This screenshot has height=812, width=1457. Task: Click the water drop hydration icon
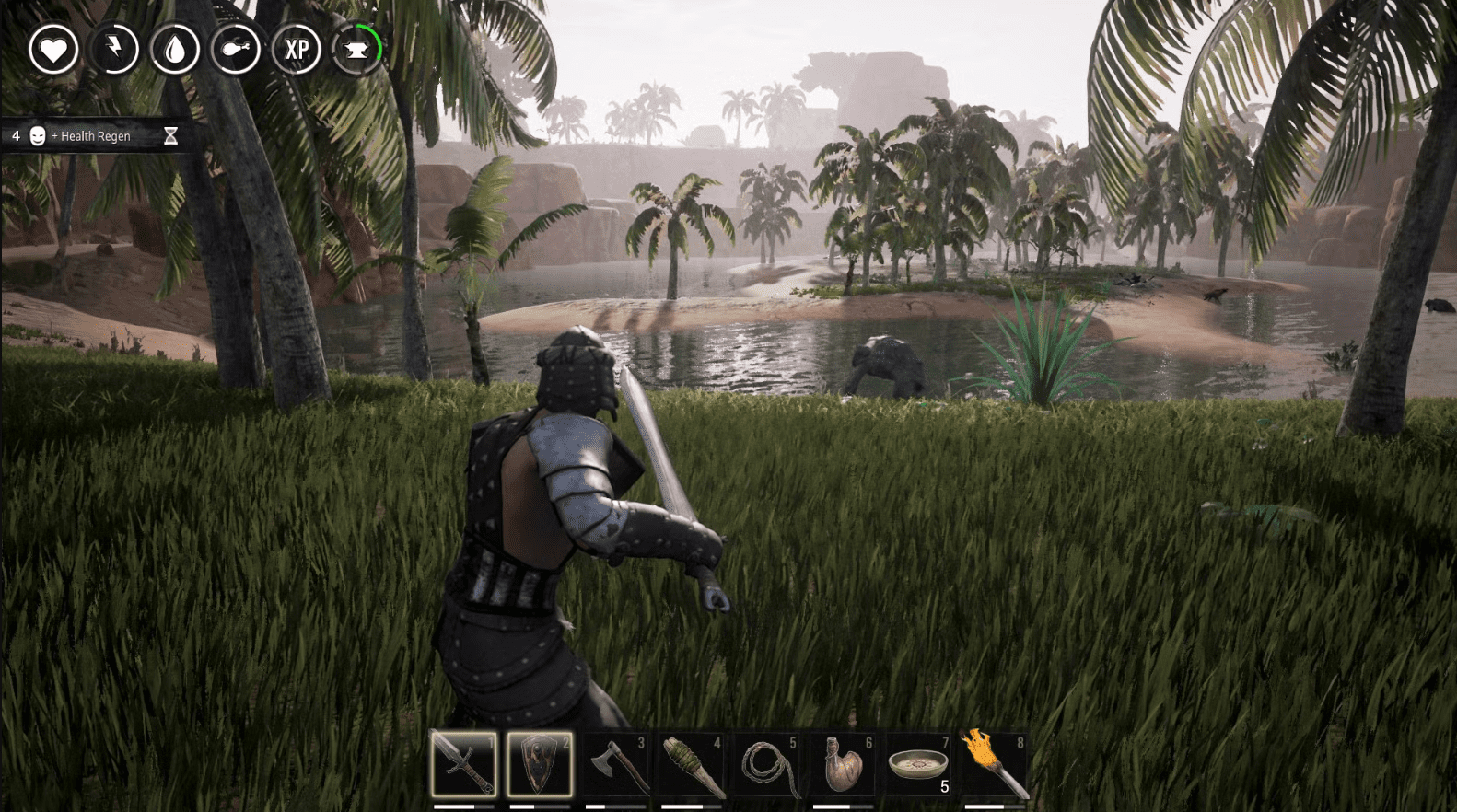[x=175, y=50]
